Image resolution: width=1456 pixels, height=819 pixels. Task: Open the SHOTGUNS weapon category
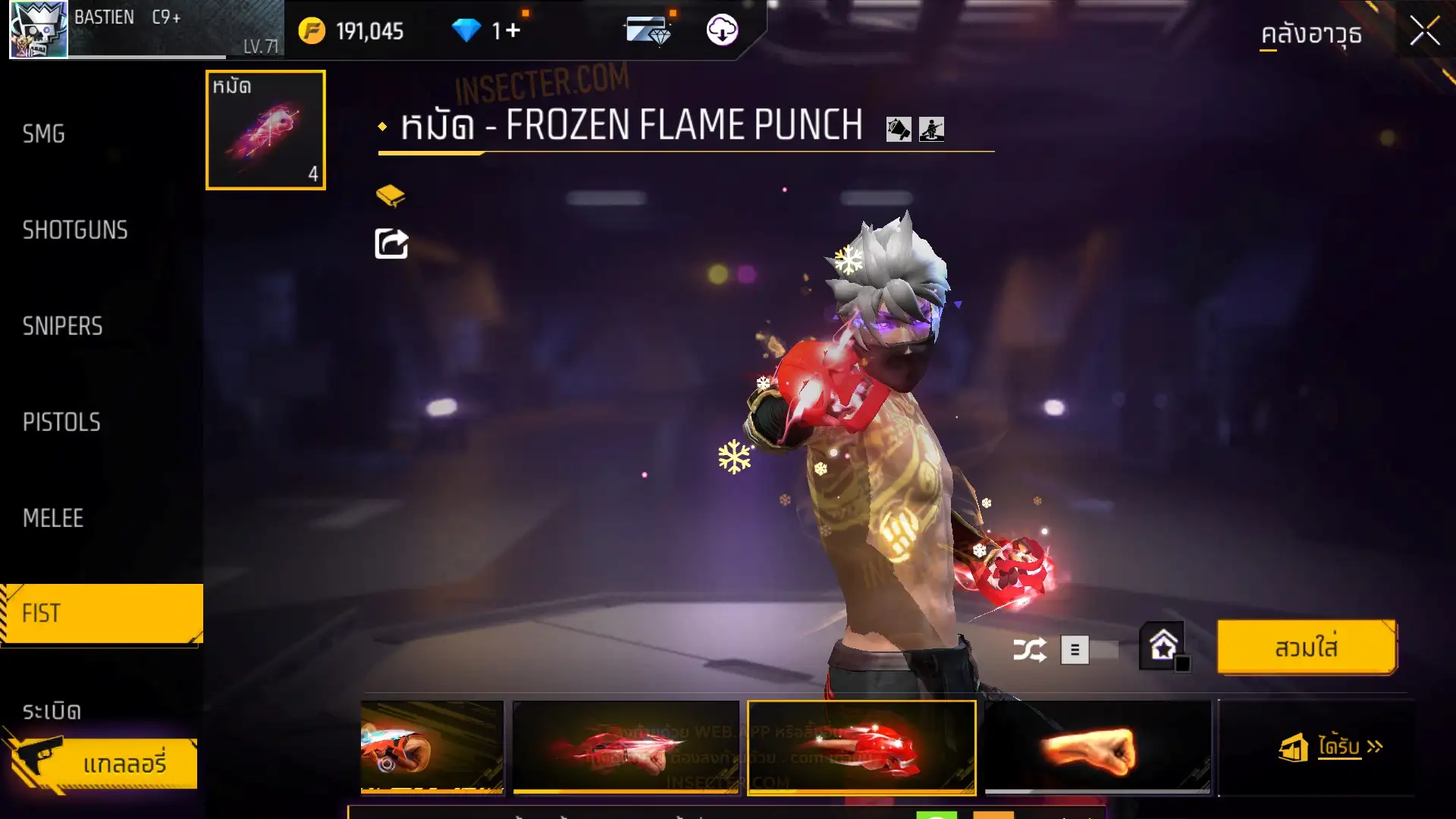75,231
